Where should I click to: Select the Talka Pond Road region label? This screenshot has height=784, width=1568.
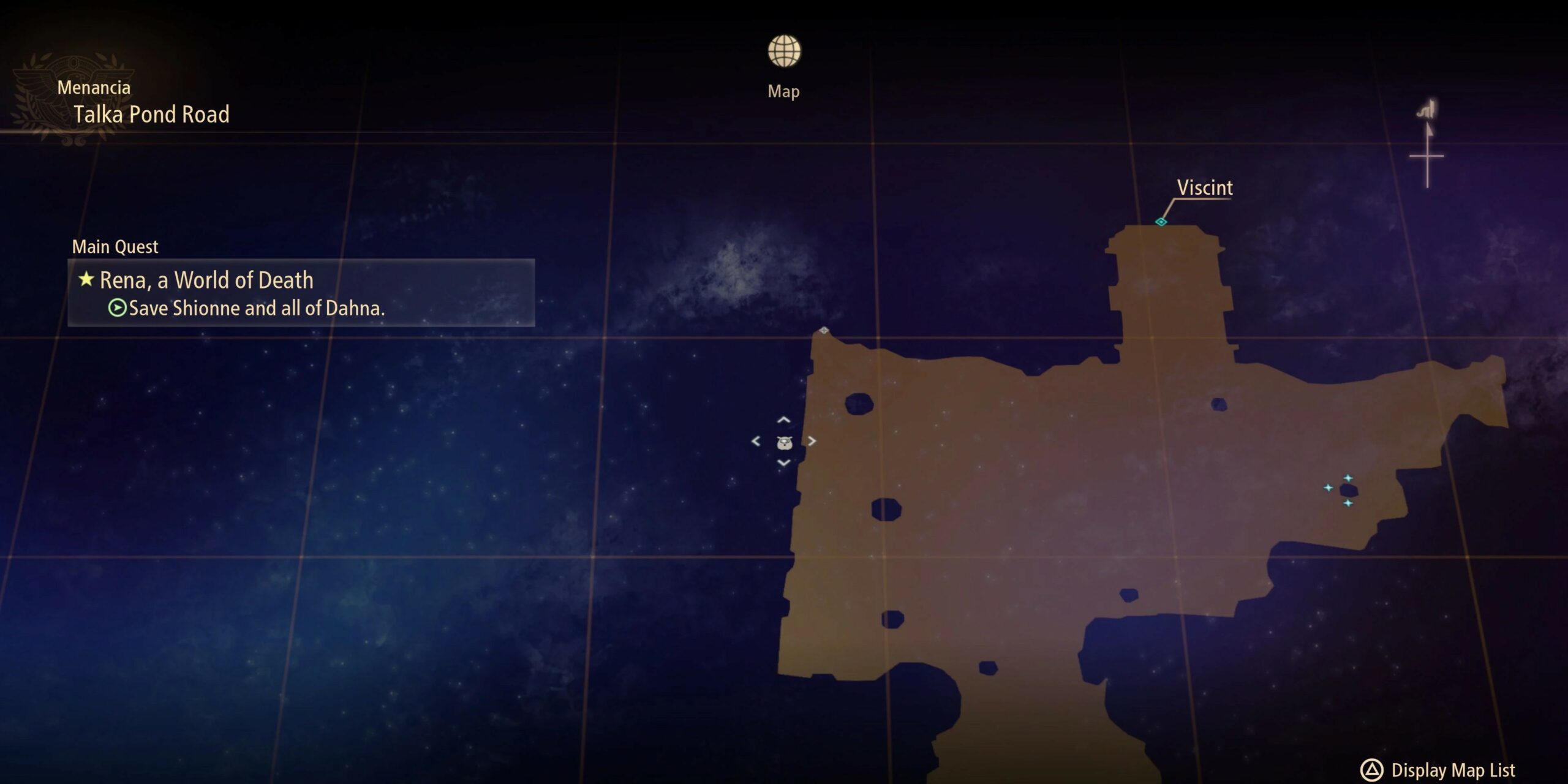point(153,115)
